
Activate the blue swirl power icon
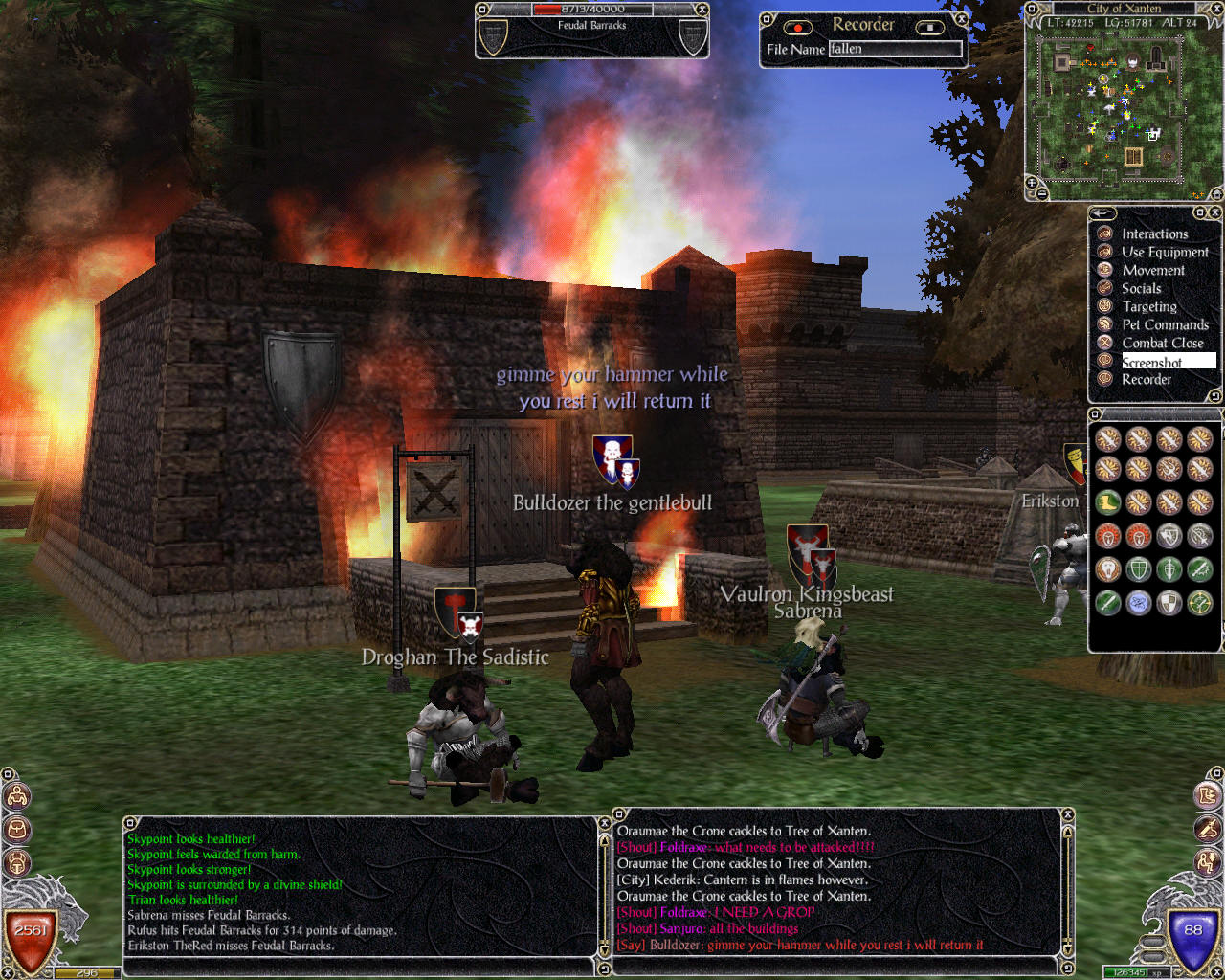point(1138,603)
